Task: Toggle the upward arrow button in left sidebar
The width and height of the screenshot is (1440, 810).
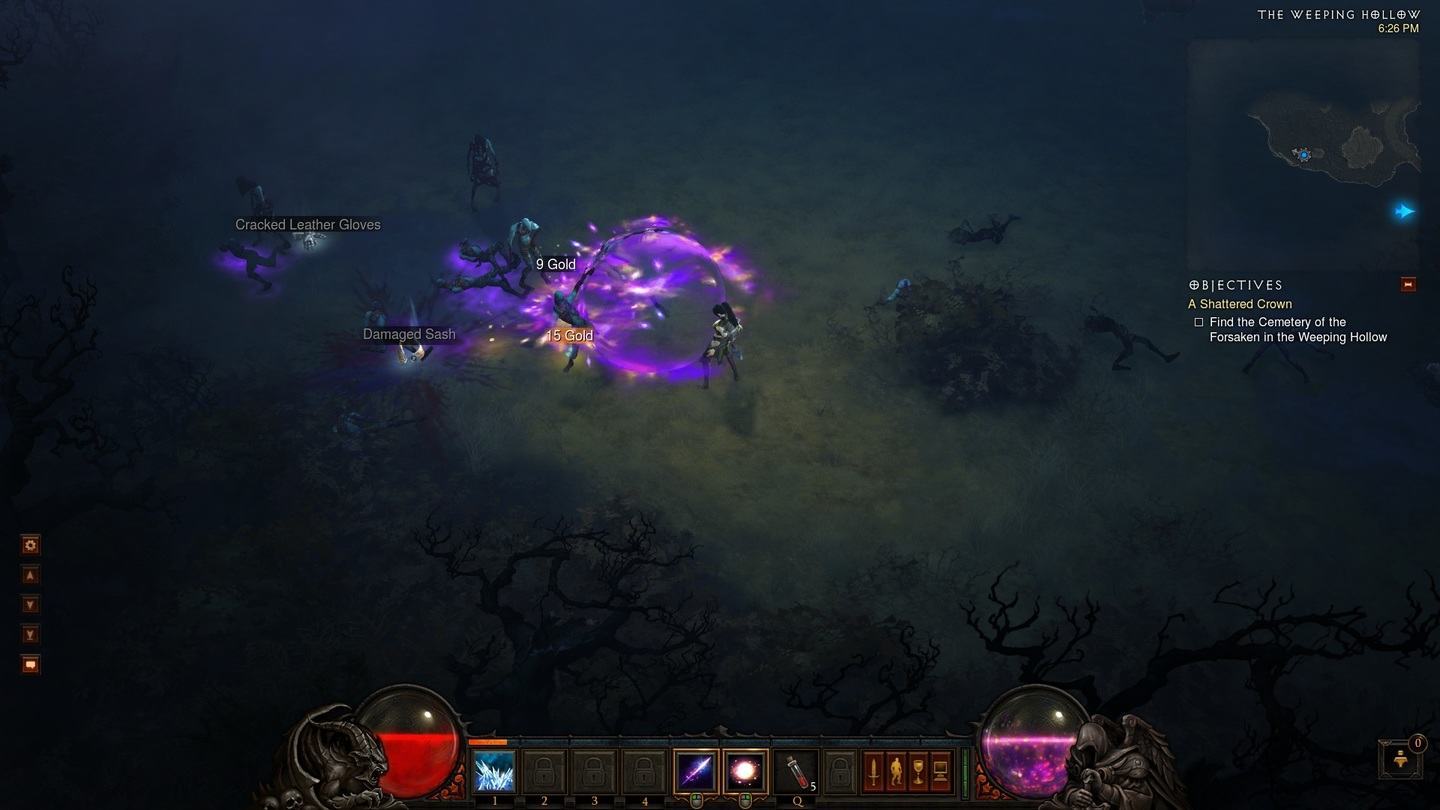Action: point(30,575)
